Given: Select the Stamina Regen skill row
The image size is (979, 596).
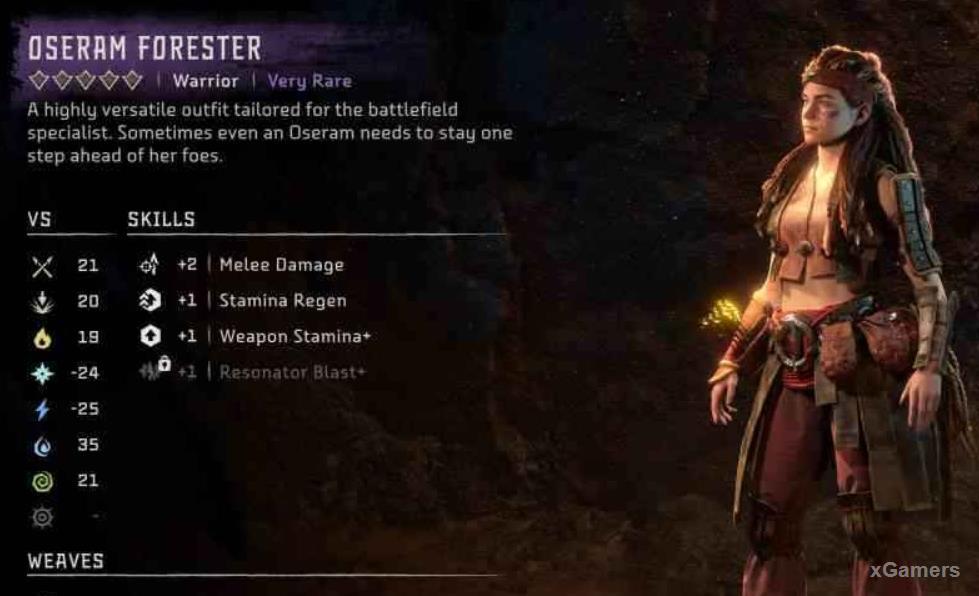Looking at the screenshot, I should (282, 301).
